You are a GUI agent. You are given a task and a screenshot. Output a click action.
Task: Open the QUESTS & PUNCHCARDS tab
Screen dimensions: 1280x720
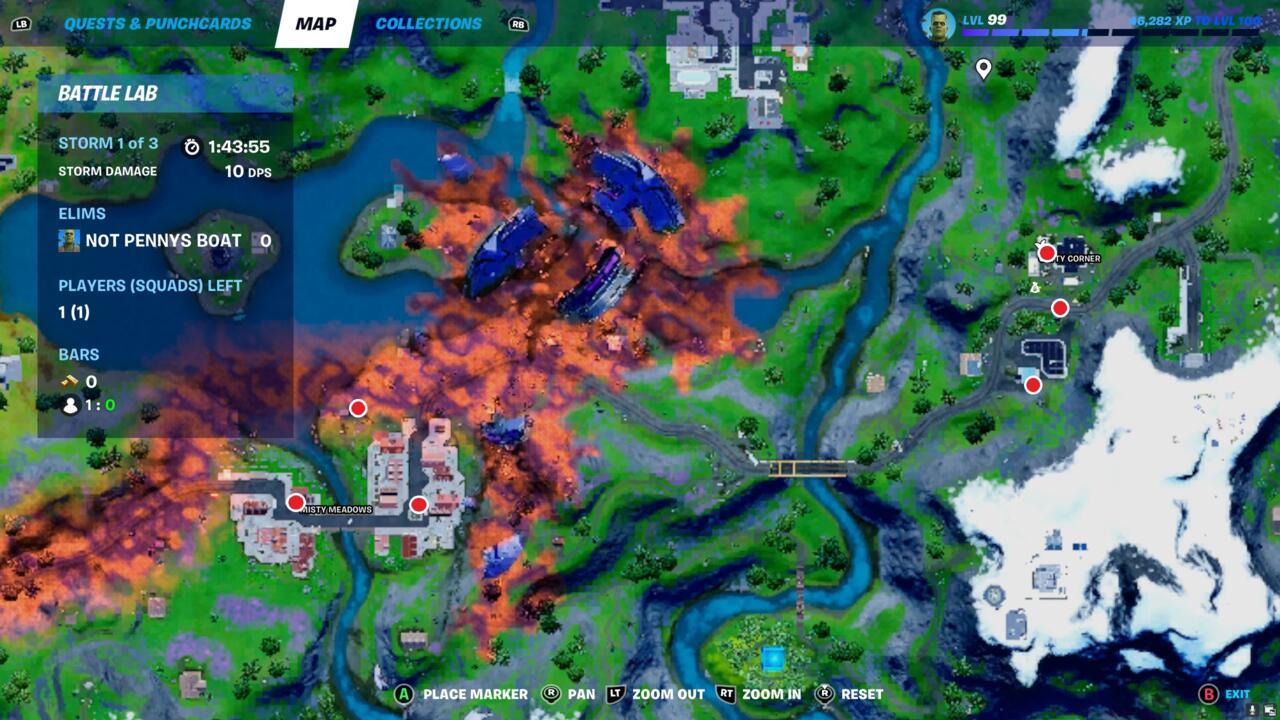coord(155,22)
